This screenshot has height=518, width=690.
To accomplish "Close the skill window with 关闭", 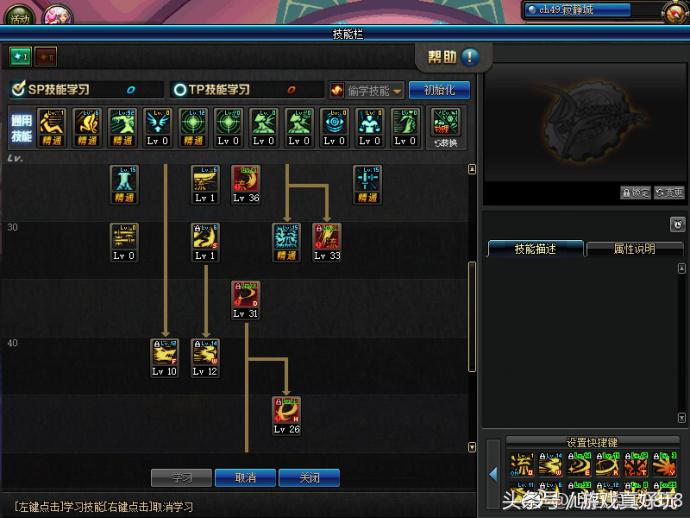I will 309,478.
